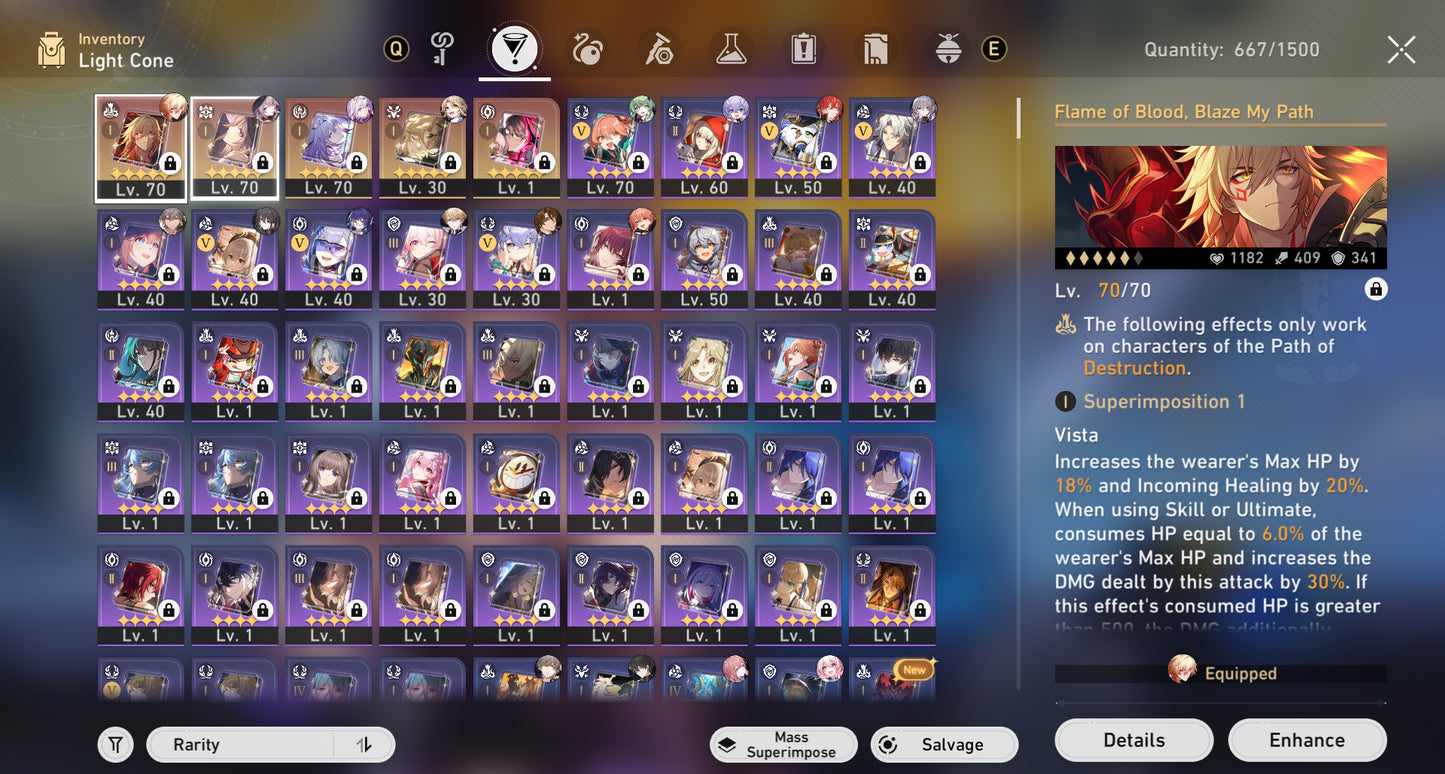Screen dimensions: 1445x774
Task: Open the flask-shaped Consumables category icon
Action: (731, 47)
